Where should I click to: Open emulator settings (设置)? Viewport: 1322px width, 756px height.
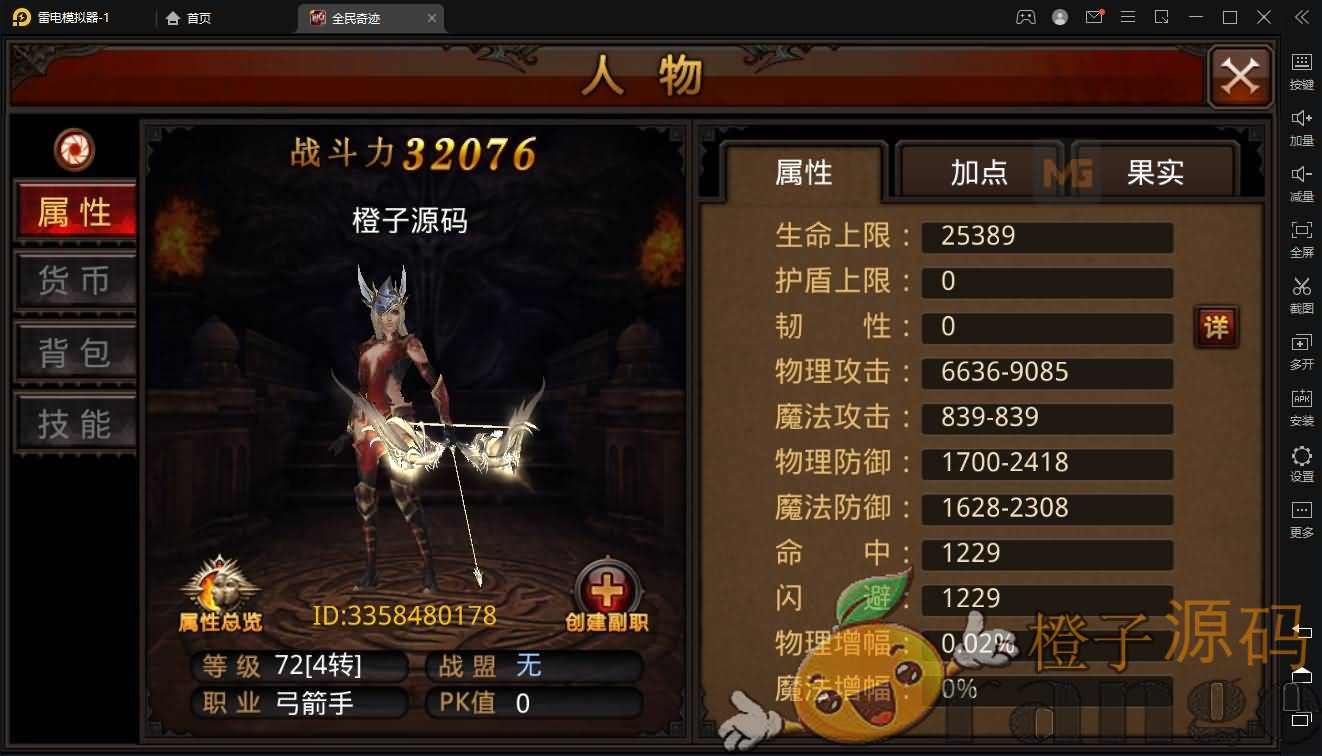1302,462
